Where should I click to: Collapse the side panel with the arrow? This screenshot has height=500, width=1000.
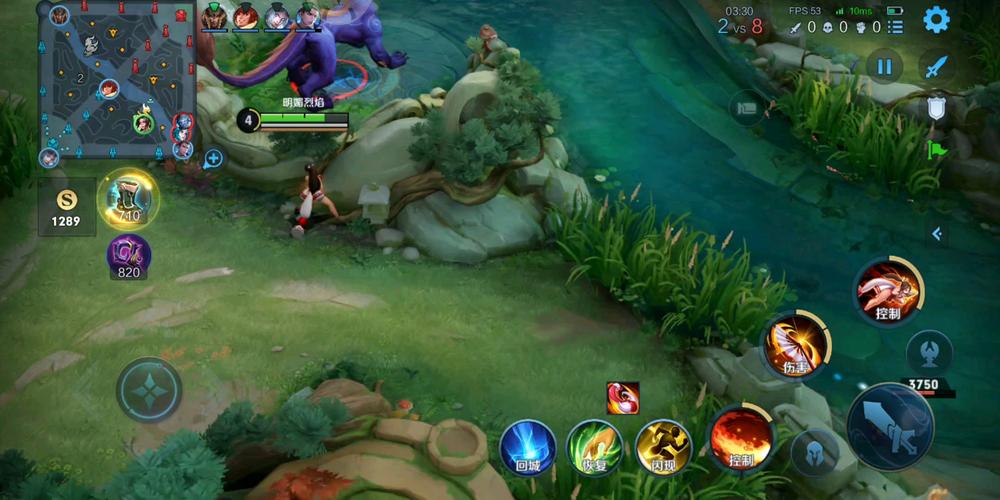coord(936,233)
